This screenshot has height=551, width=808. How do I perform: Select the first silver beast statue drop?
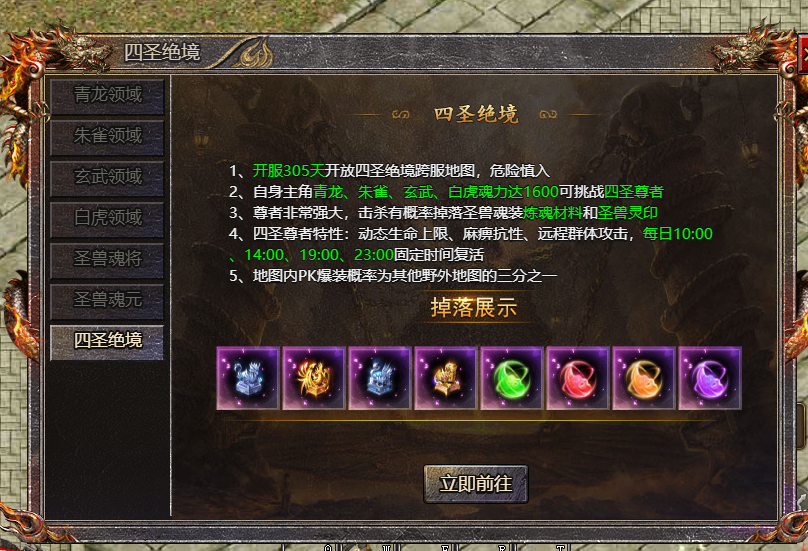coord(248,379)
